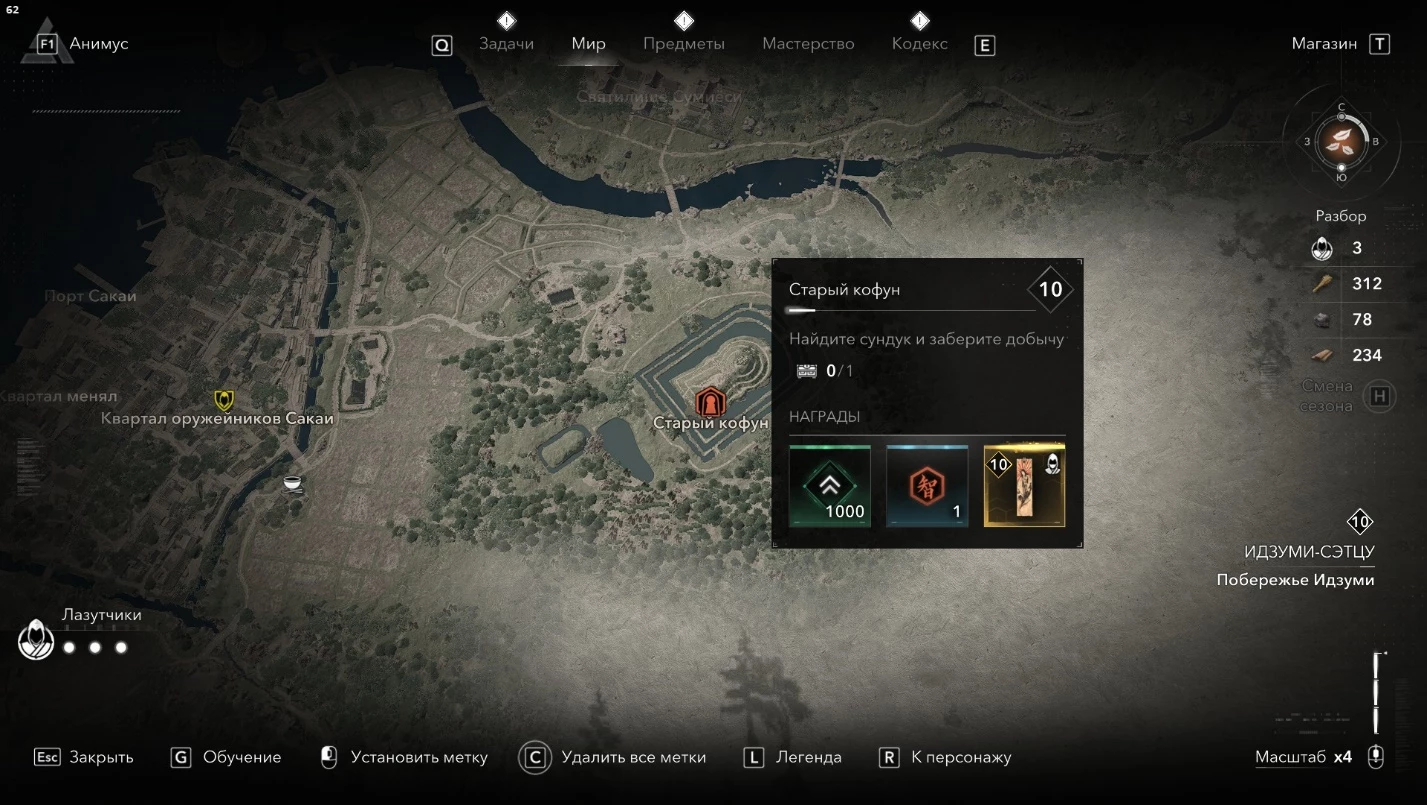Click the 1000 experience reward tile

[829, 486]
